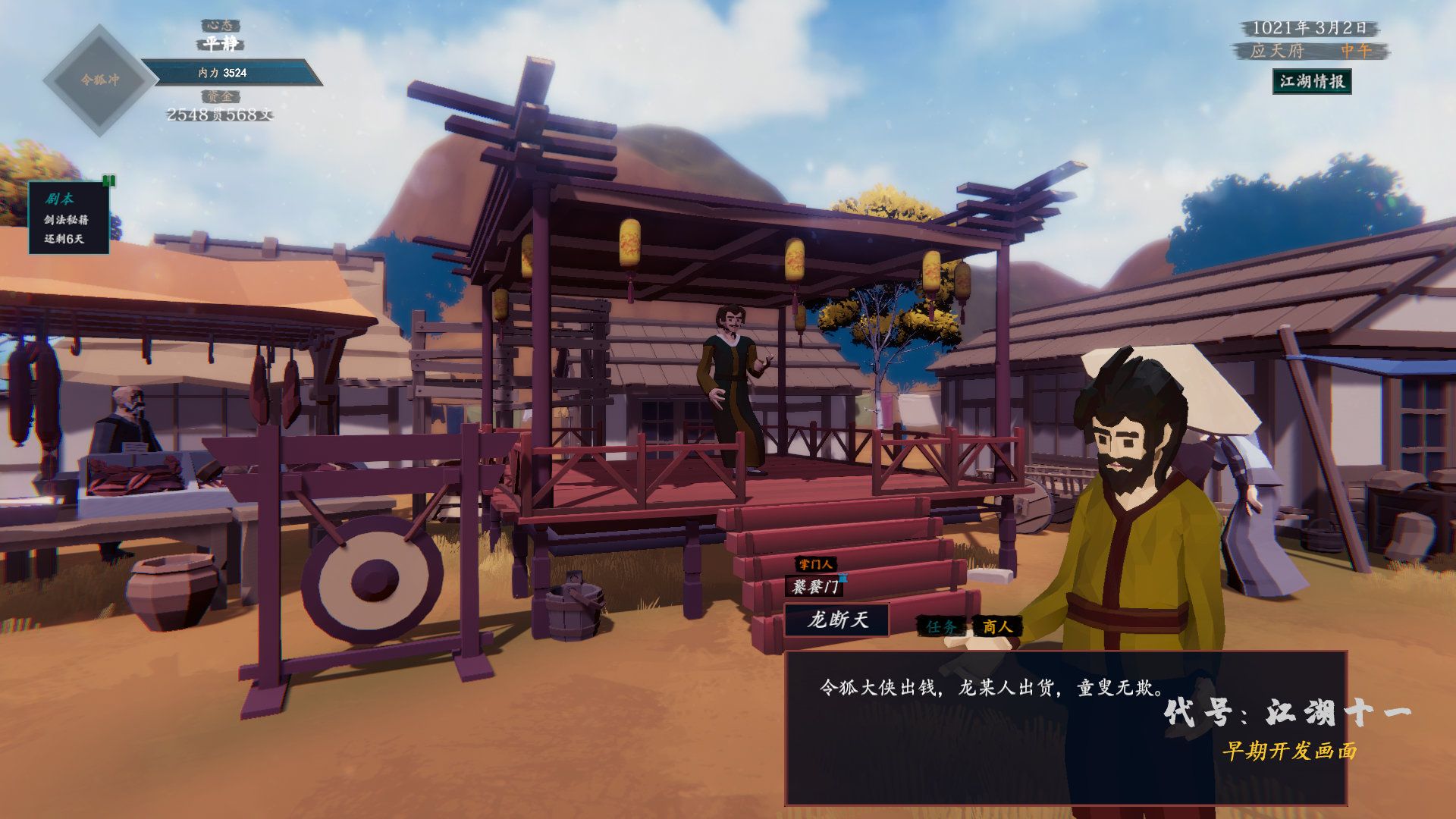Choose the 商人 merchant option
This screenshot has width=1456, height=819.
click(x=997, y=626)
